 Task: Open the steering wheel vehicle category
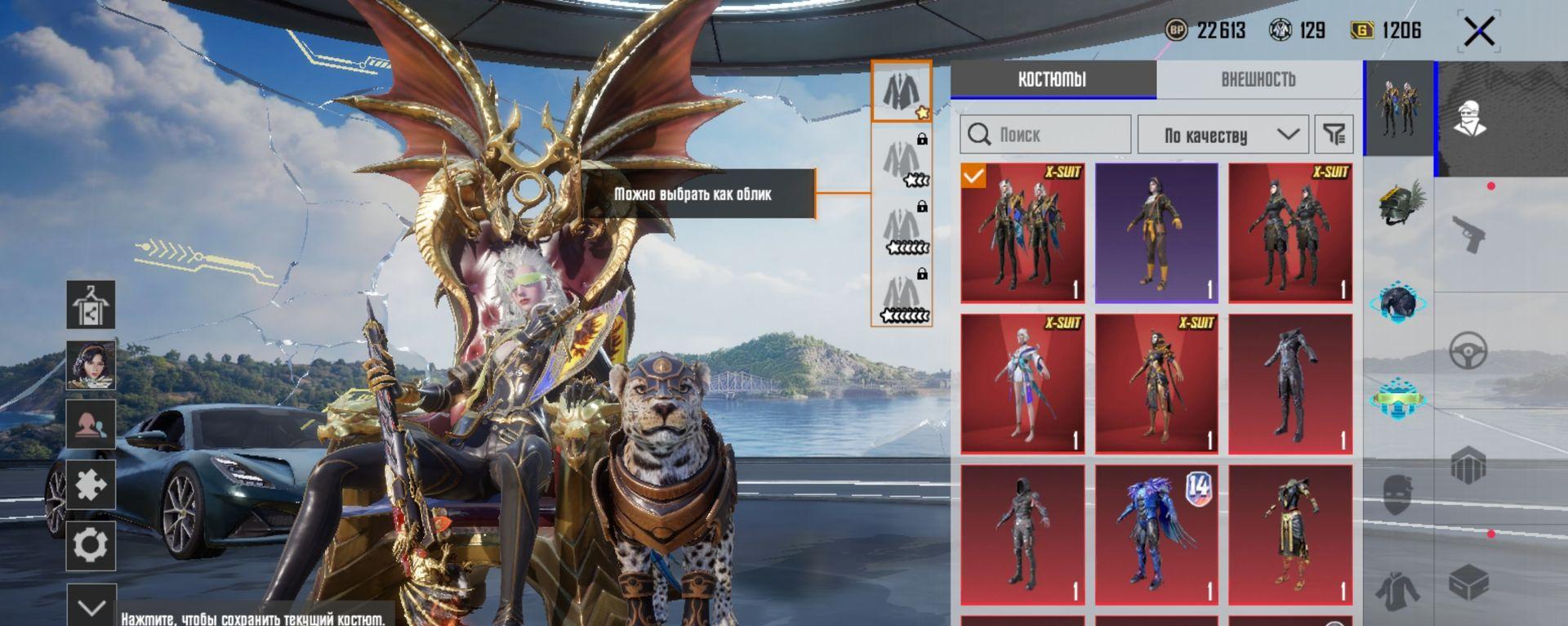point(1468,351)
